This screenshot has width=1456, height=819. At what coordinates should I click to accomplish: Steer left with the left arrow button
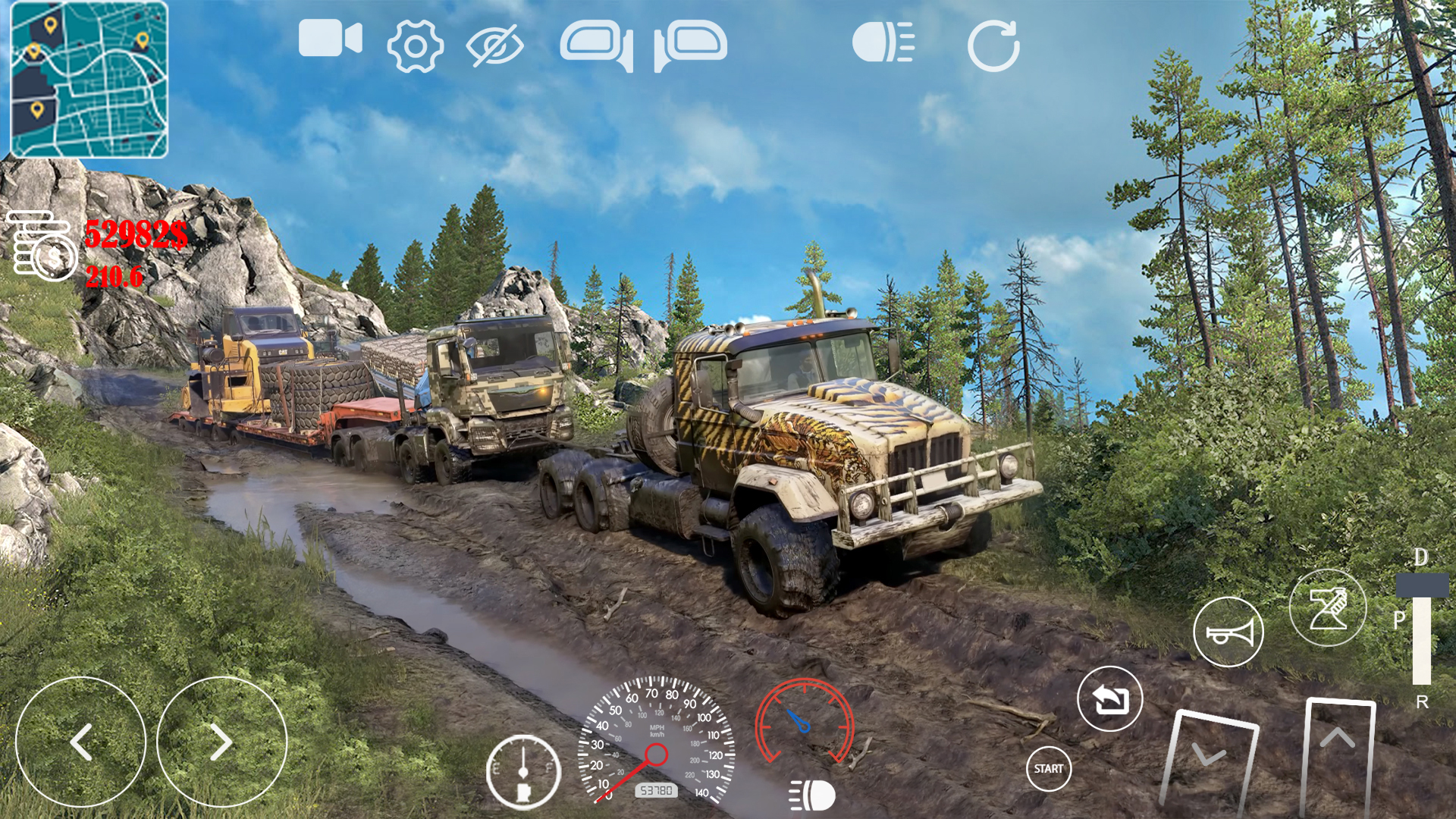coord(80,742)
